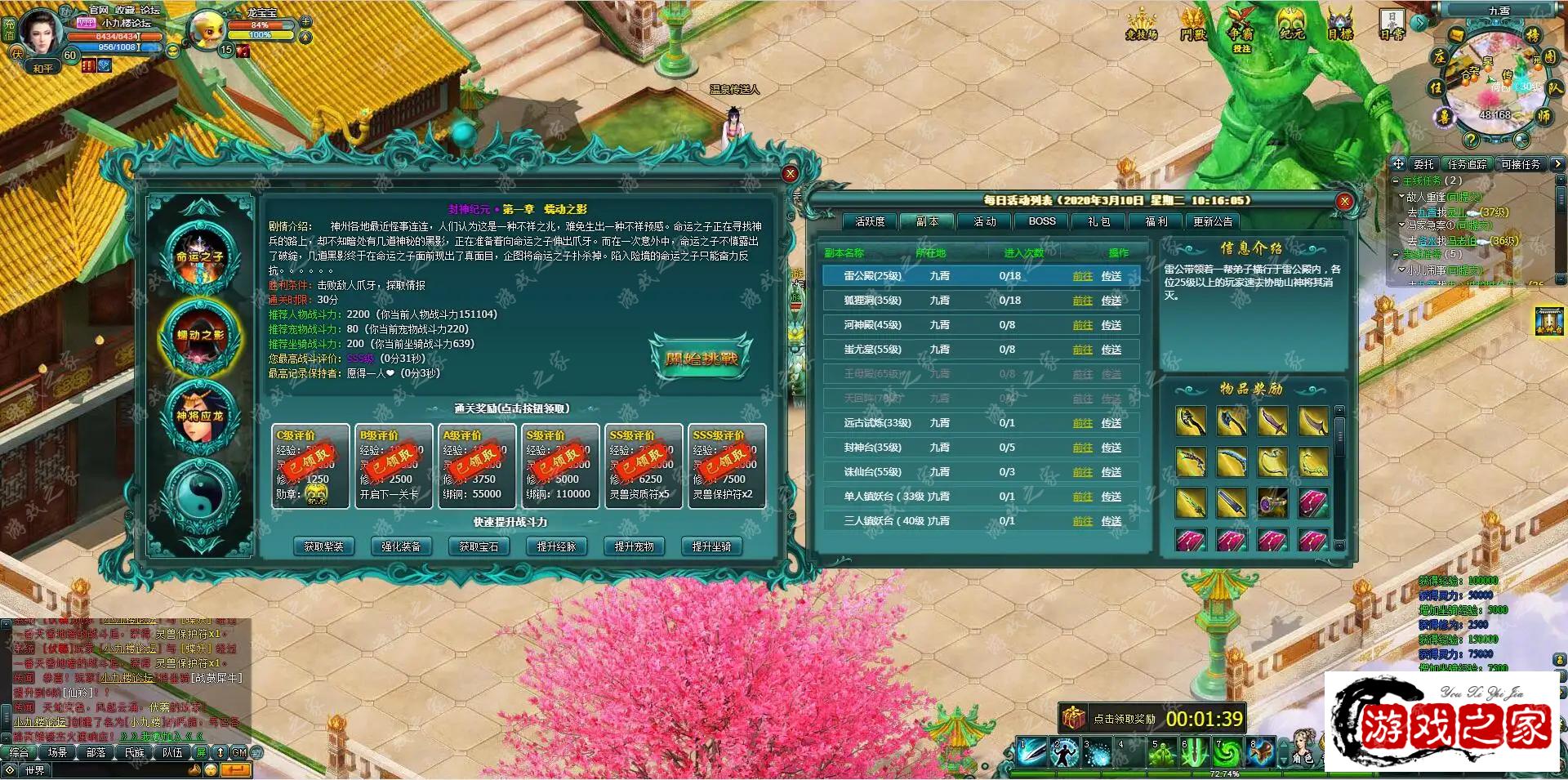Open the 可接任务 available quests tab
Screen dimensions: 1568x780
pyautogui.click(x=1520, y=164)
